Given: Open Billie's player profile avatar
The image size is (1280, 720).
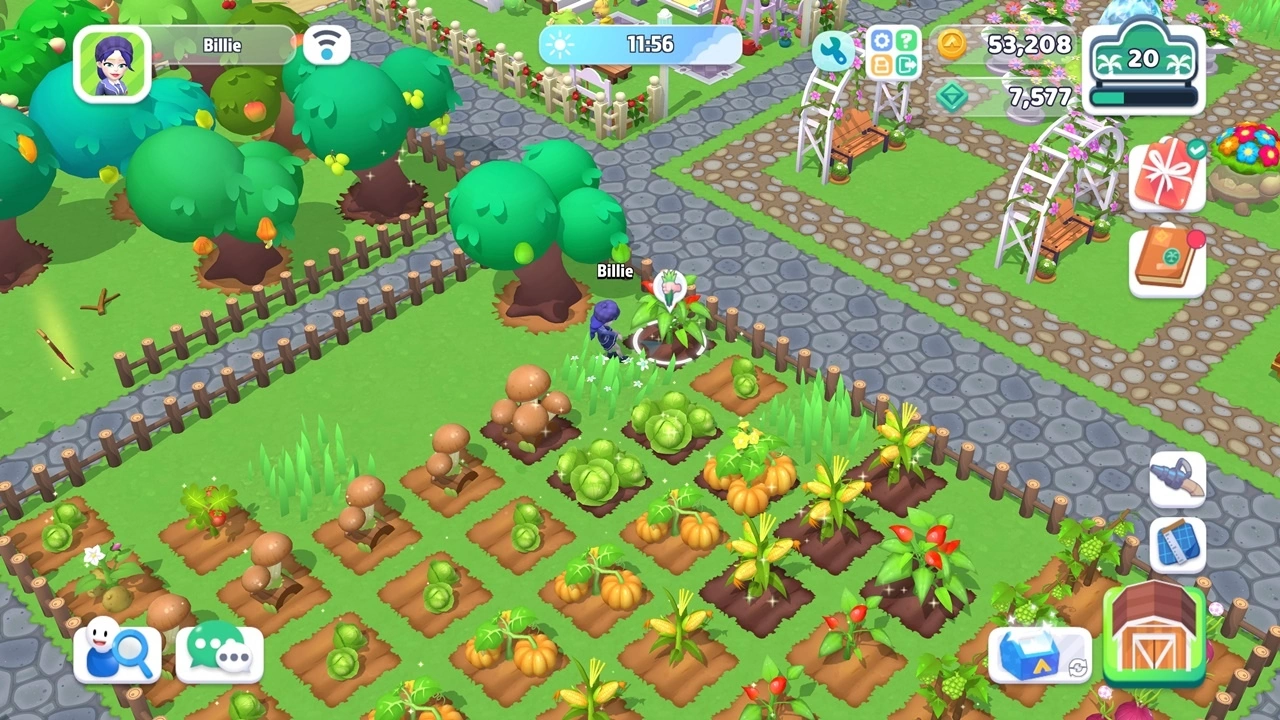Looking at the screenshot, I should pyautogui.click(x=112, y=64).
